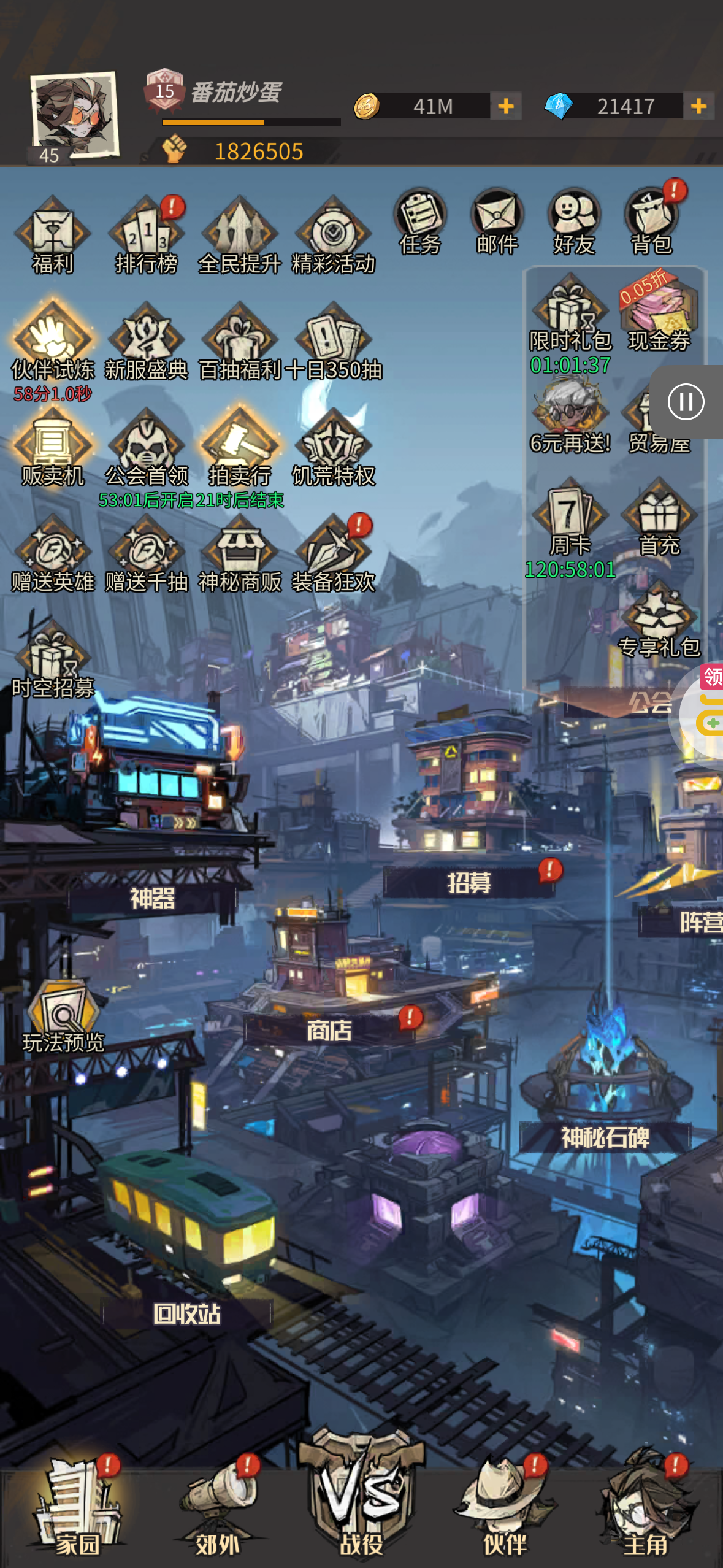The image size is (723, 1568).
Task: Tap the player avatar portrait
Action: (74, 117)
